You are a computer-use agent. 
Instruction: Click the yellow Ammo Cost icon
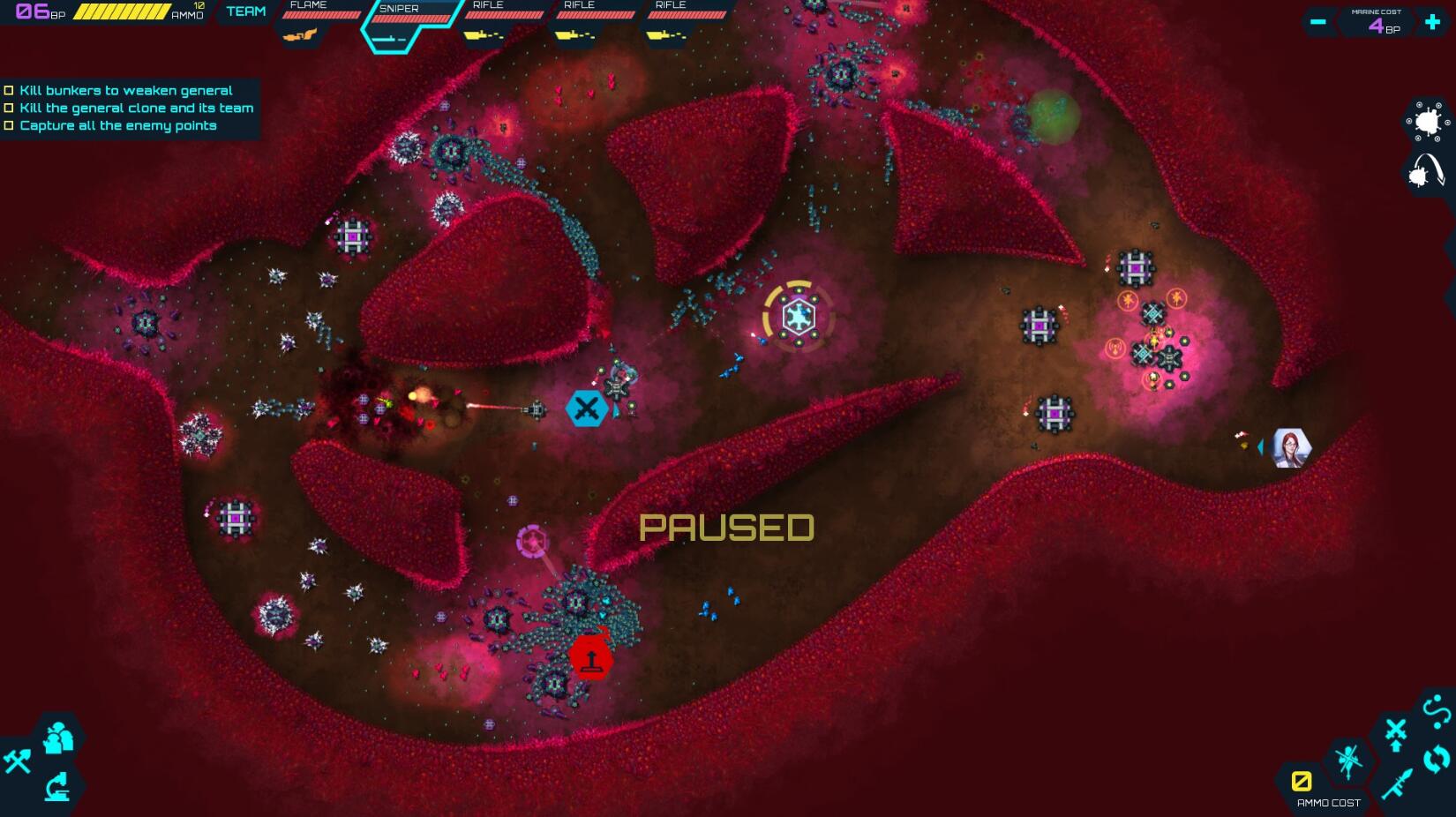pos(1302,780)
